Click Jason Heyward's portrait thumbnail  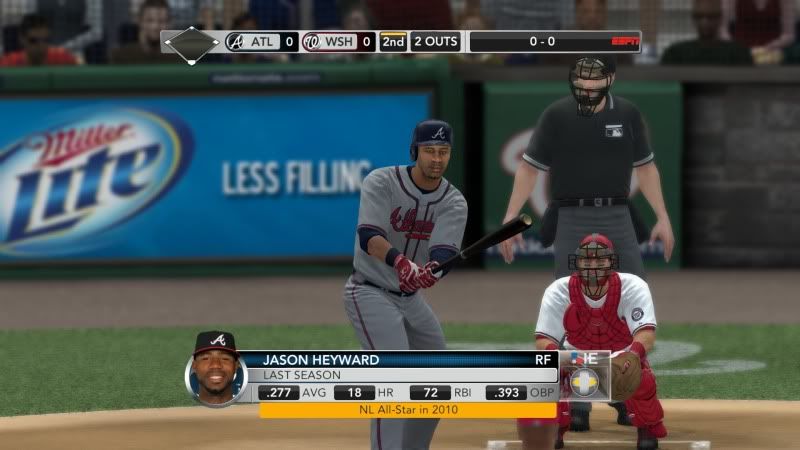[x=215, y=371]
